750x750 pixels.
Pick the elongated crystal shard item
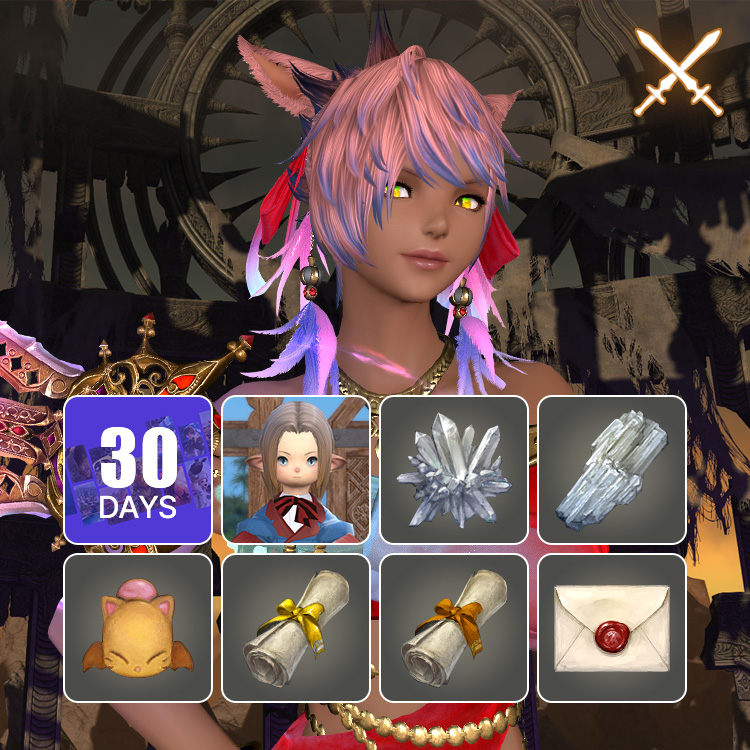[x=612, y=470]
